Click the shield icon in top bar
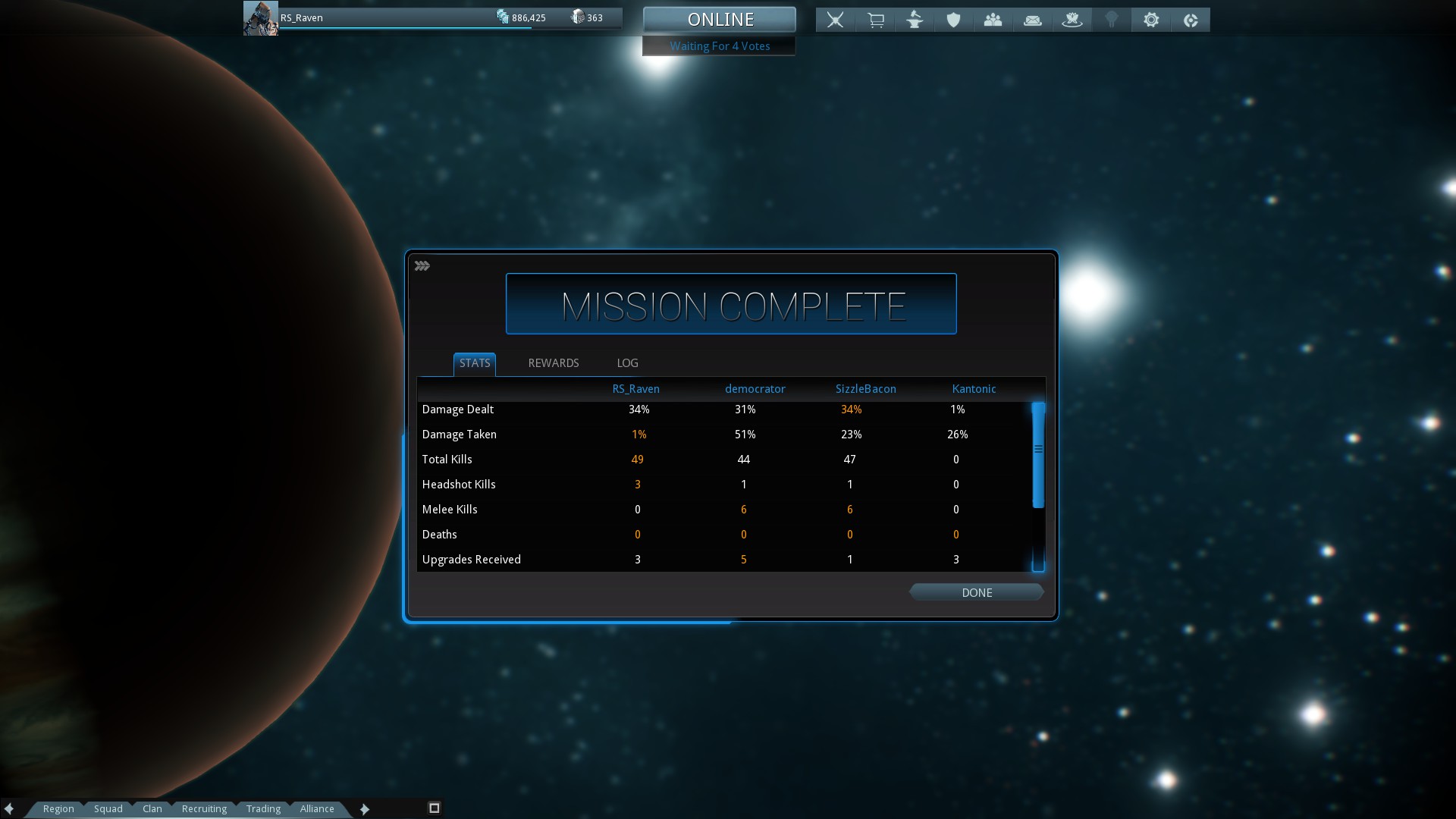Screen dimensions: 1456x819 click(954, 20)
